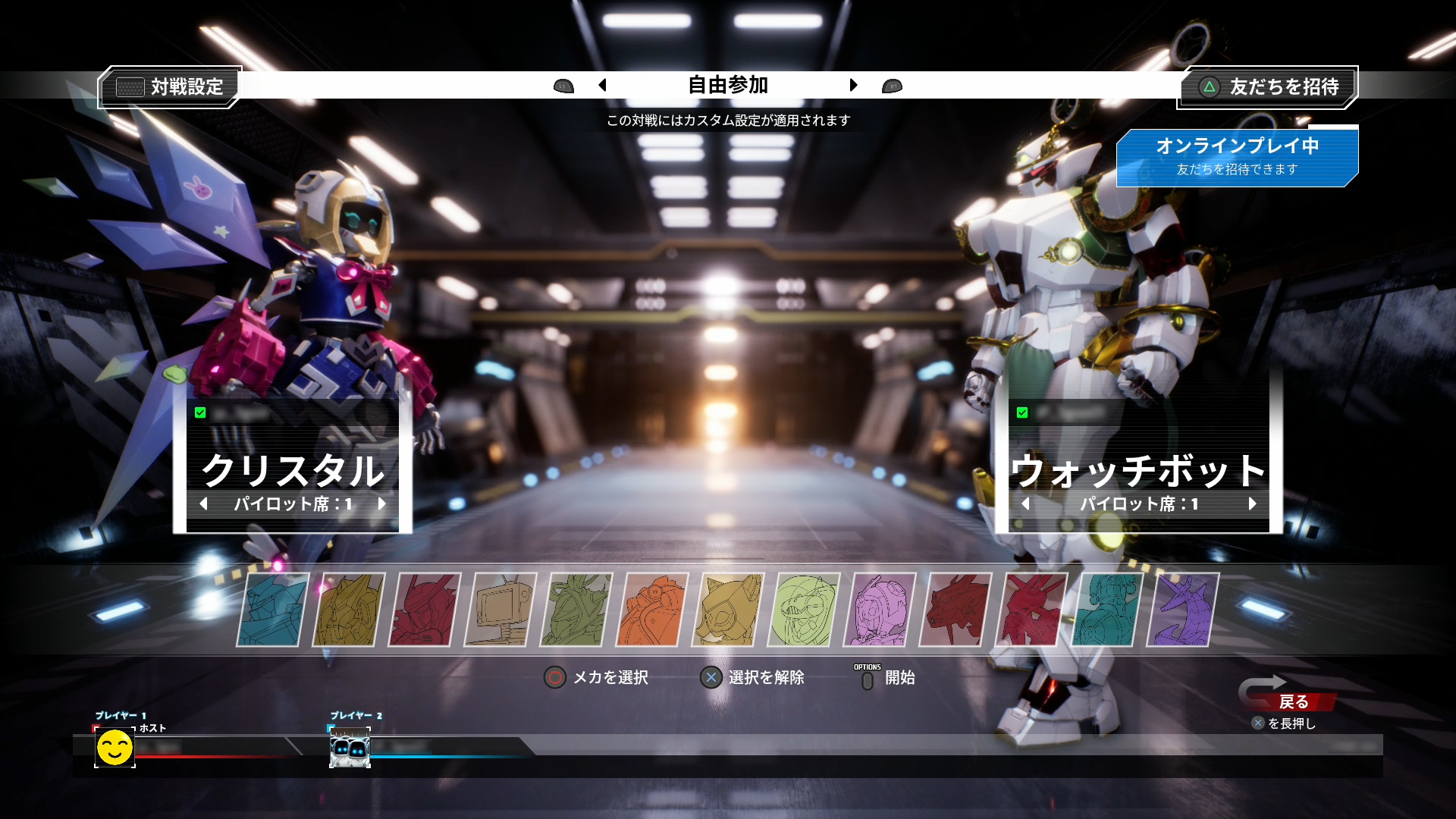Pick the purple unicorn mech portrait
Screen dimensions: 1456x819
click(x=1182, y=610)
